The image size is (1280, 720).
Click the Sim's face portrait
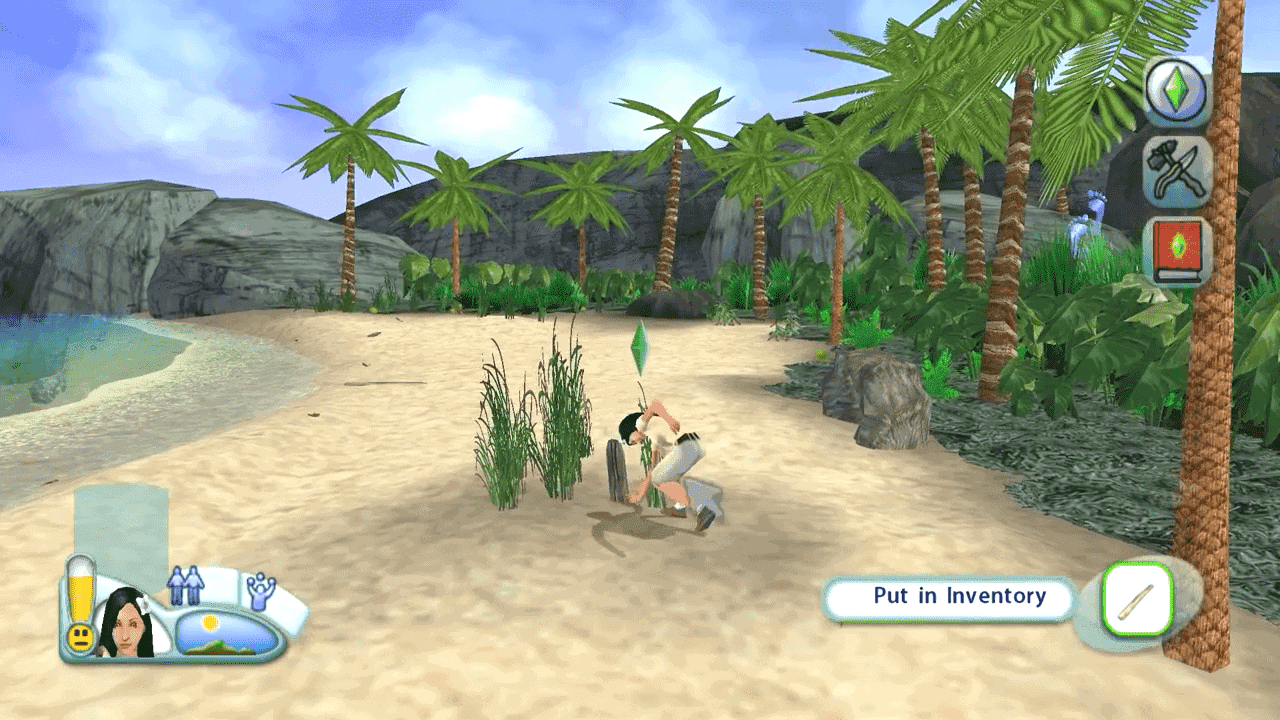click(126, 624)
